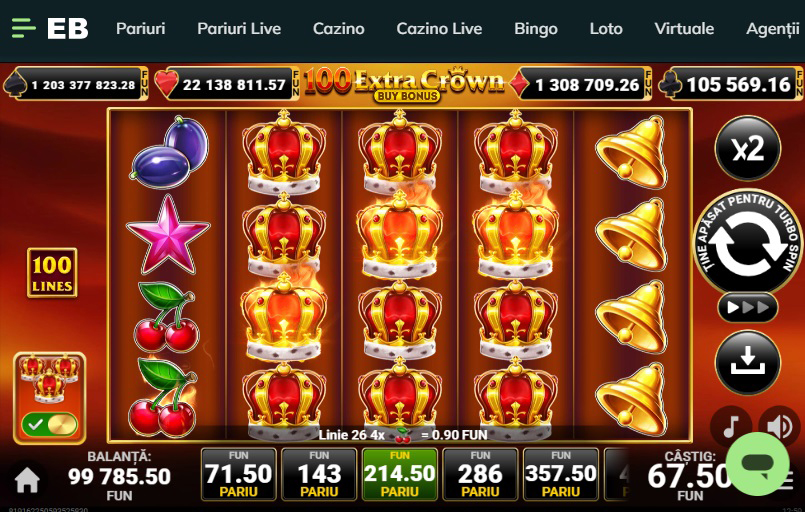Spin the reels with the circular arrows button
Screen dimensions: 805x512
(x=747, y=242)
